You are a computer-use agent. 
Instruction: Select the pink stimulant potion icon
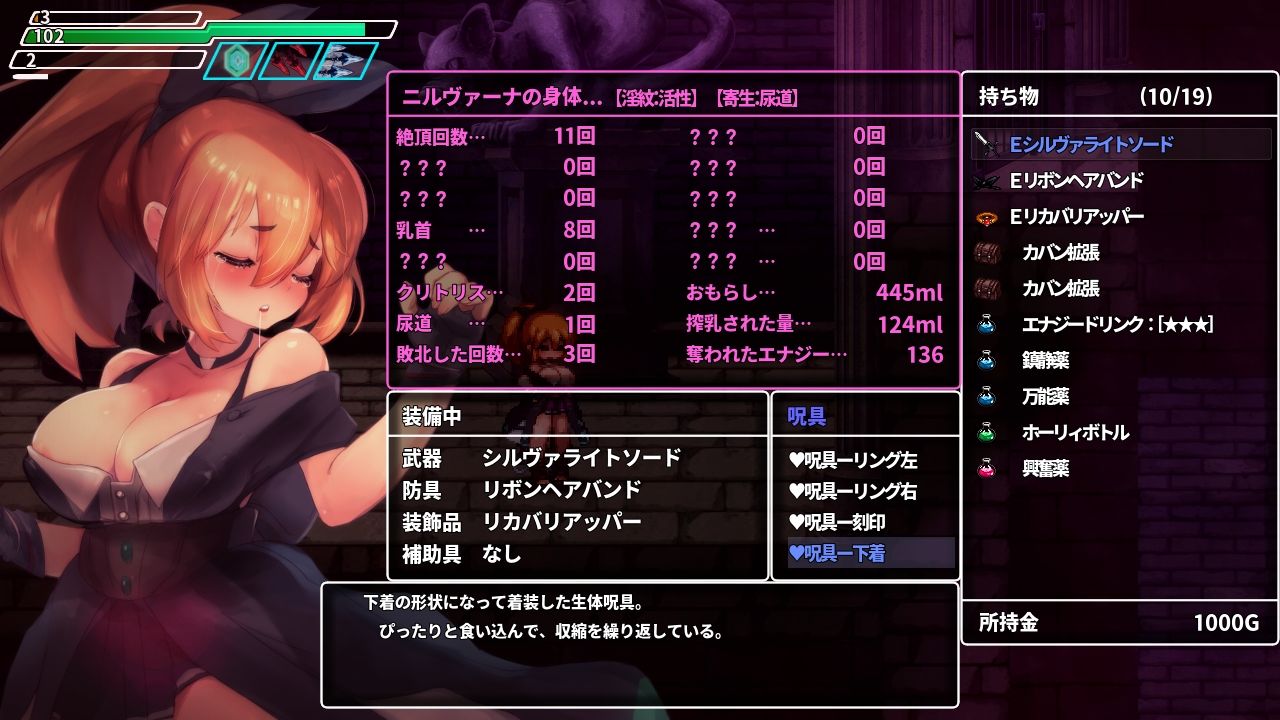988,469
